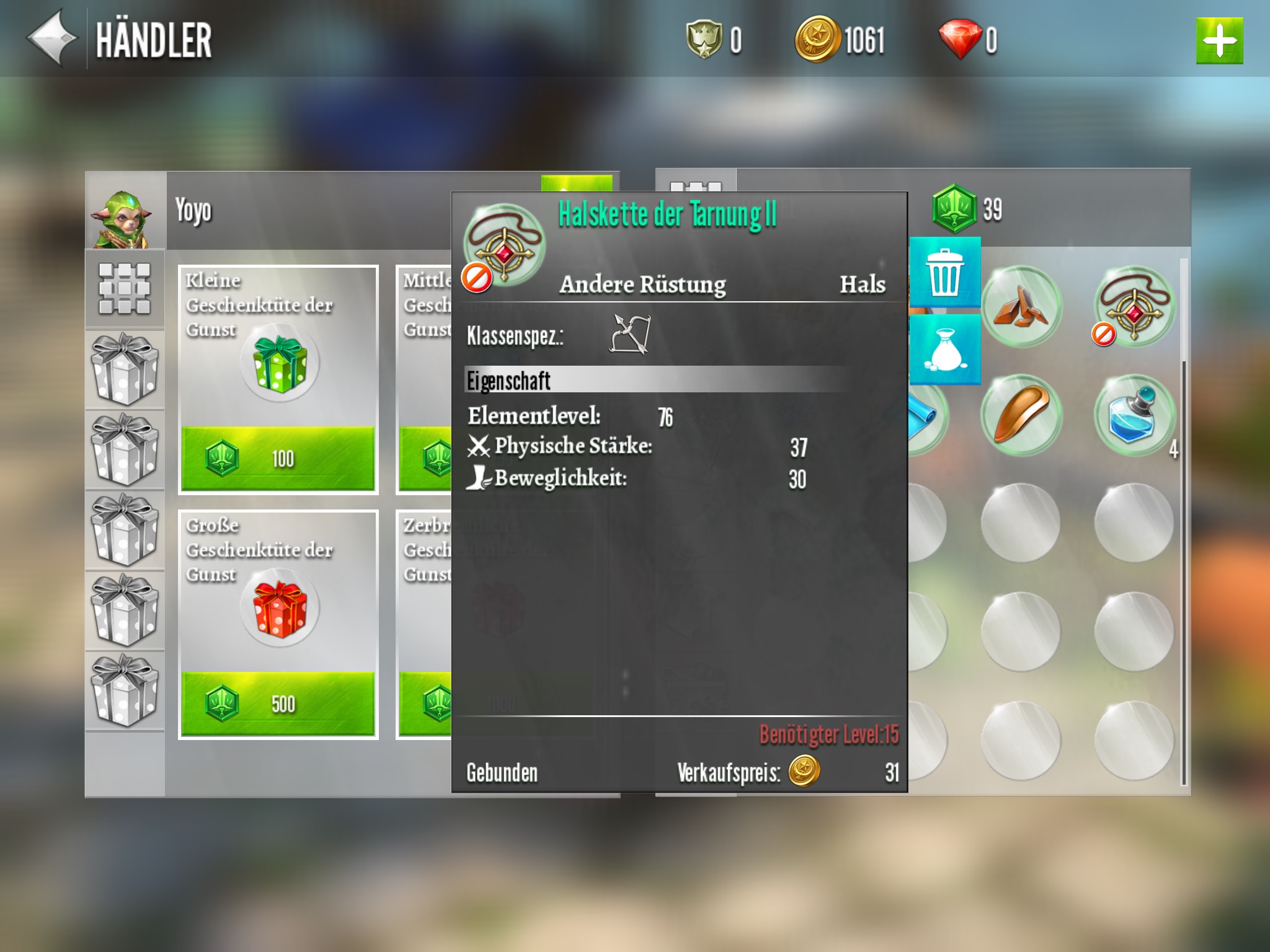1270x952 pixels.
Task: Buy Große Geschenktüte der Gunst for 500
Action: [278, 703]
